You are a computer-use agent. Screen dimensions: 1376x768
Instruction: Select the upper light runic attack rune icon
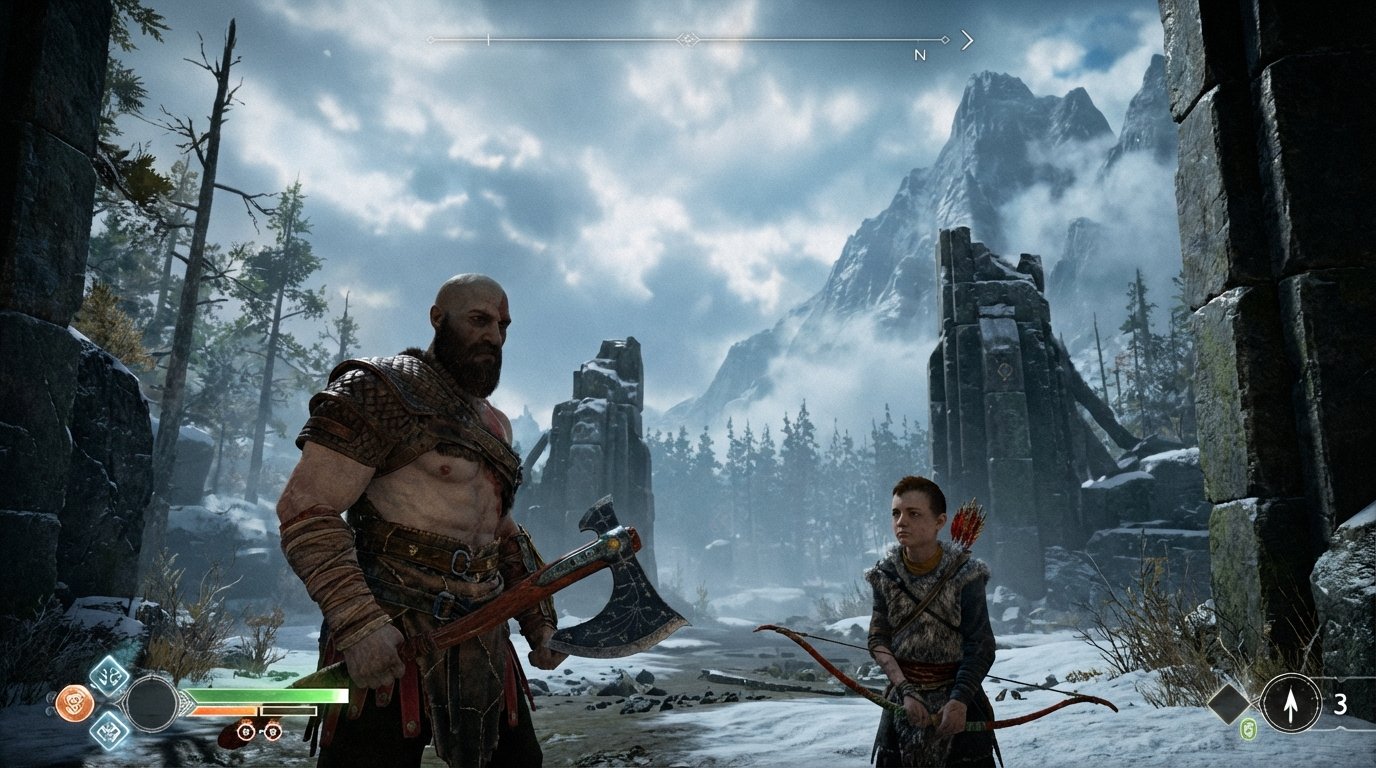pyautogui.click(x=106, y=676)
